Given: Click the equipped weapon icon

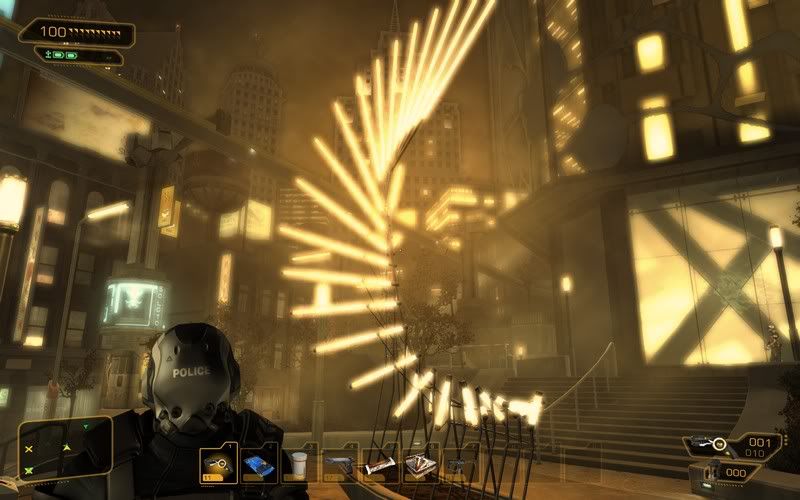Looking at the screenshot, I should pyautogui.click(x=711, y=443).
